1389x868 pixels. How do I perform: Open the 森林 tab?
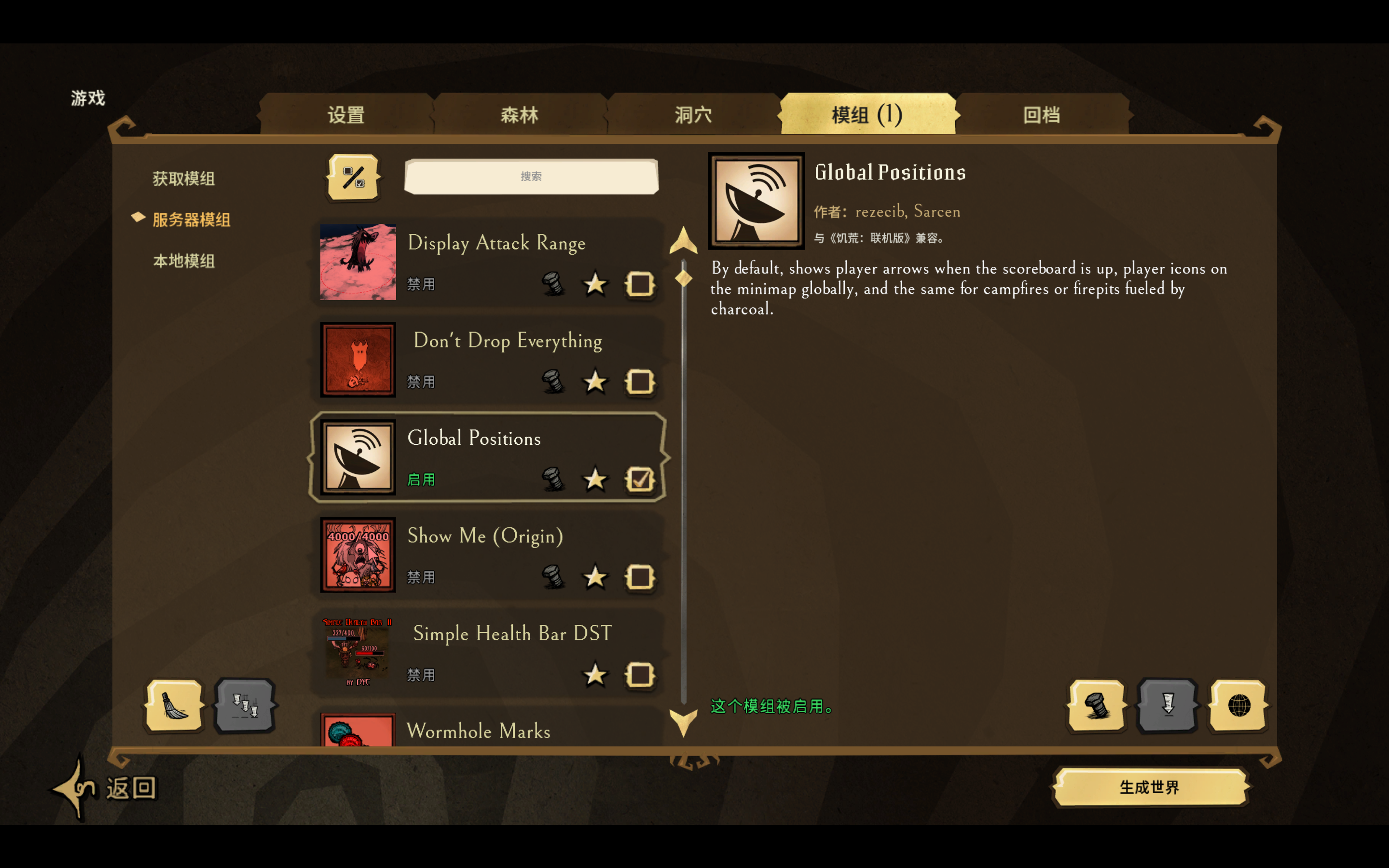tap(520, 115)
